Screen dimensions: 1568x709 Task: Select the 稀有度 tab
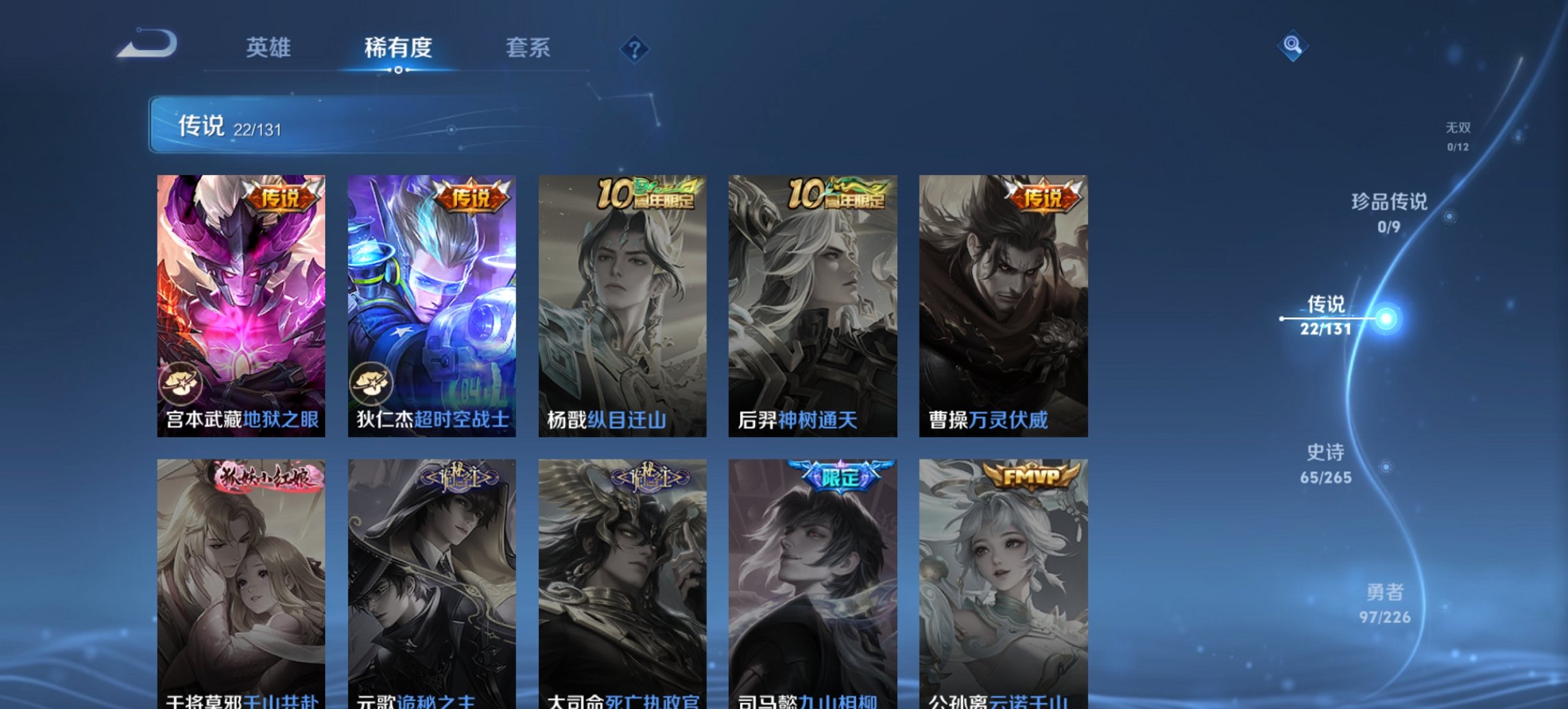(x=398, y=48)
